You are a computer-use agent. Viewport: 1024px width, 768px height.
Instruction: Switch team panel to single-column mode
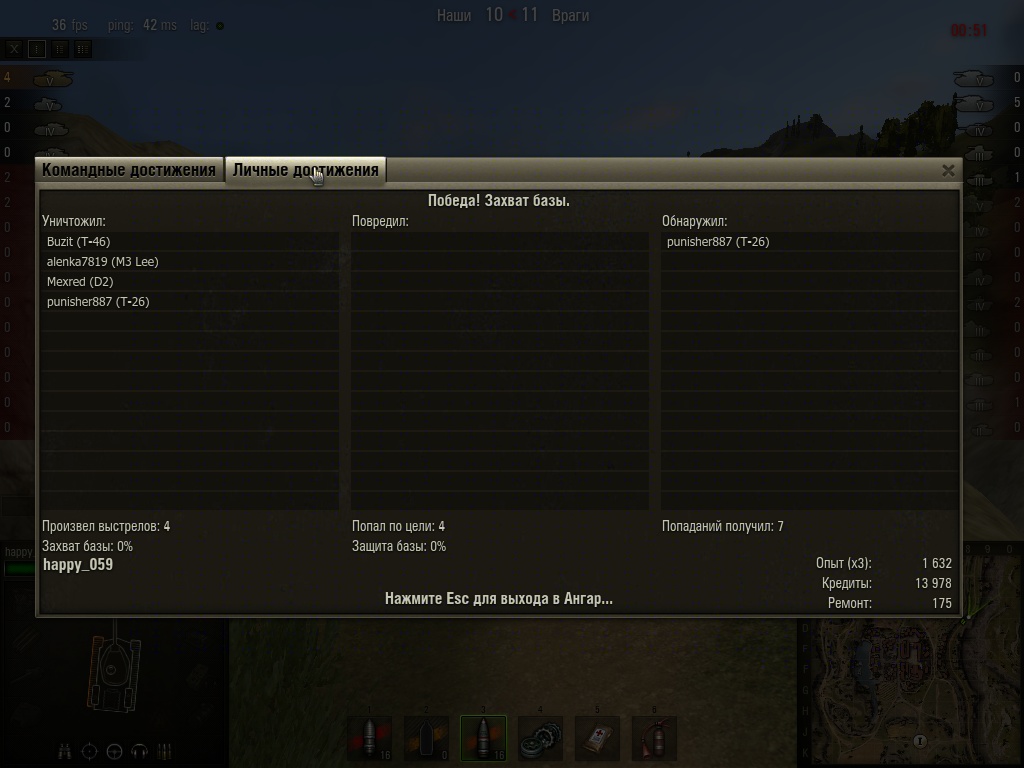(37, 48)
